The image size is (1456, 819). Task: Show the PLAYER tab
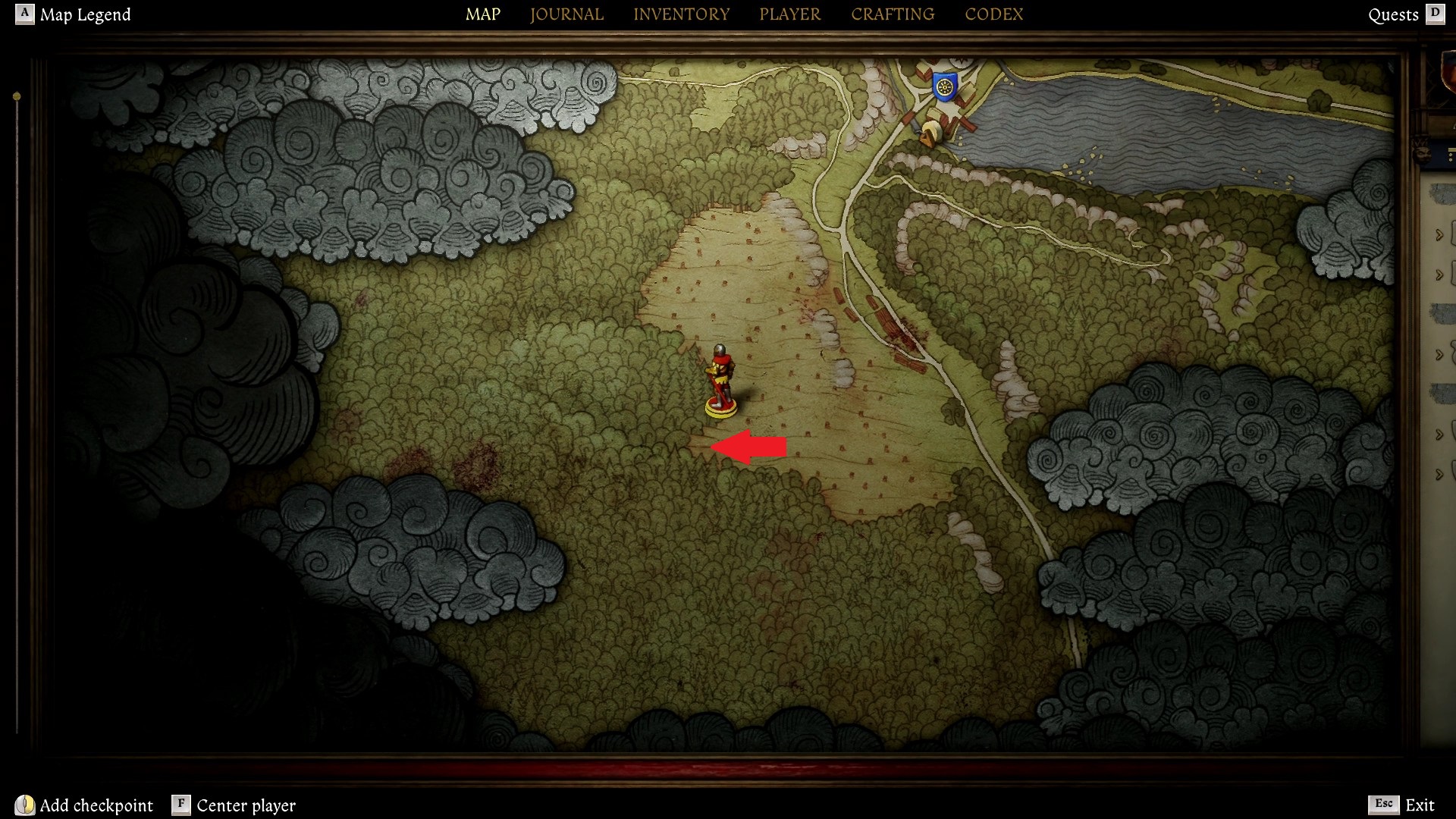(789, 14)
